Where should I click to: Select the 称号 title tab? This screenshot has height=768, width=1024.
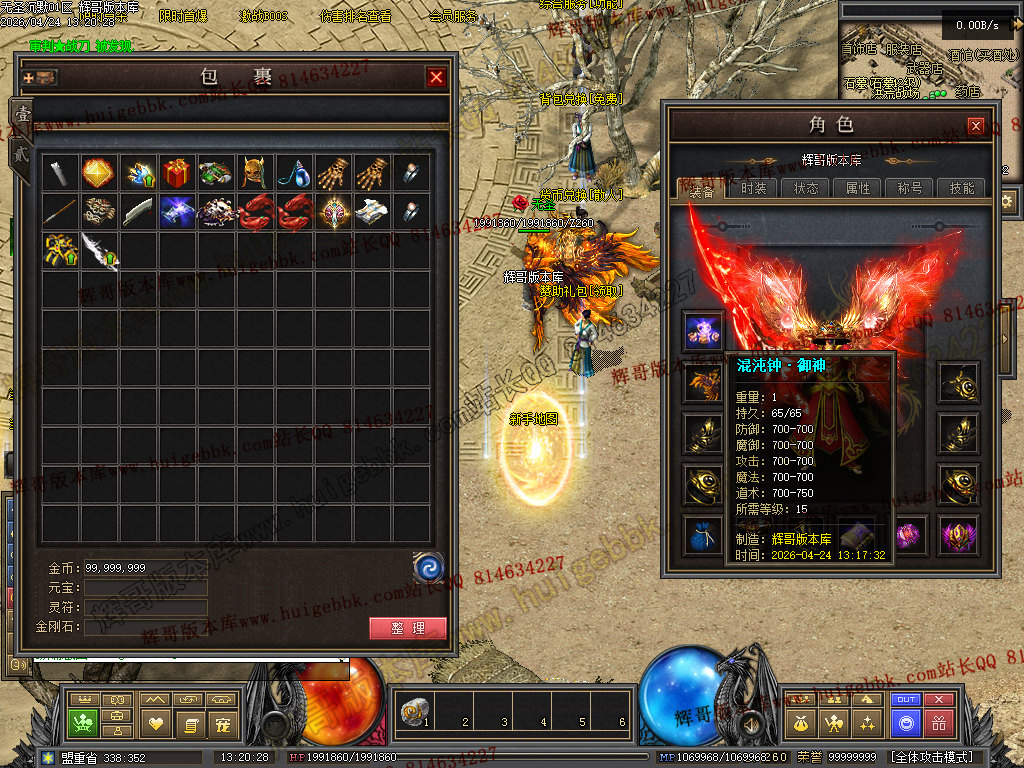tap(910, 188)
